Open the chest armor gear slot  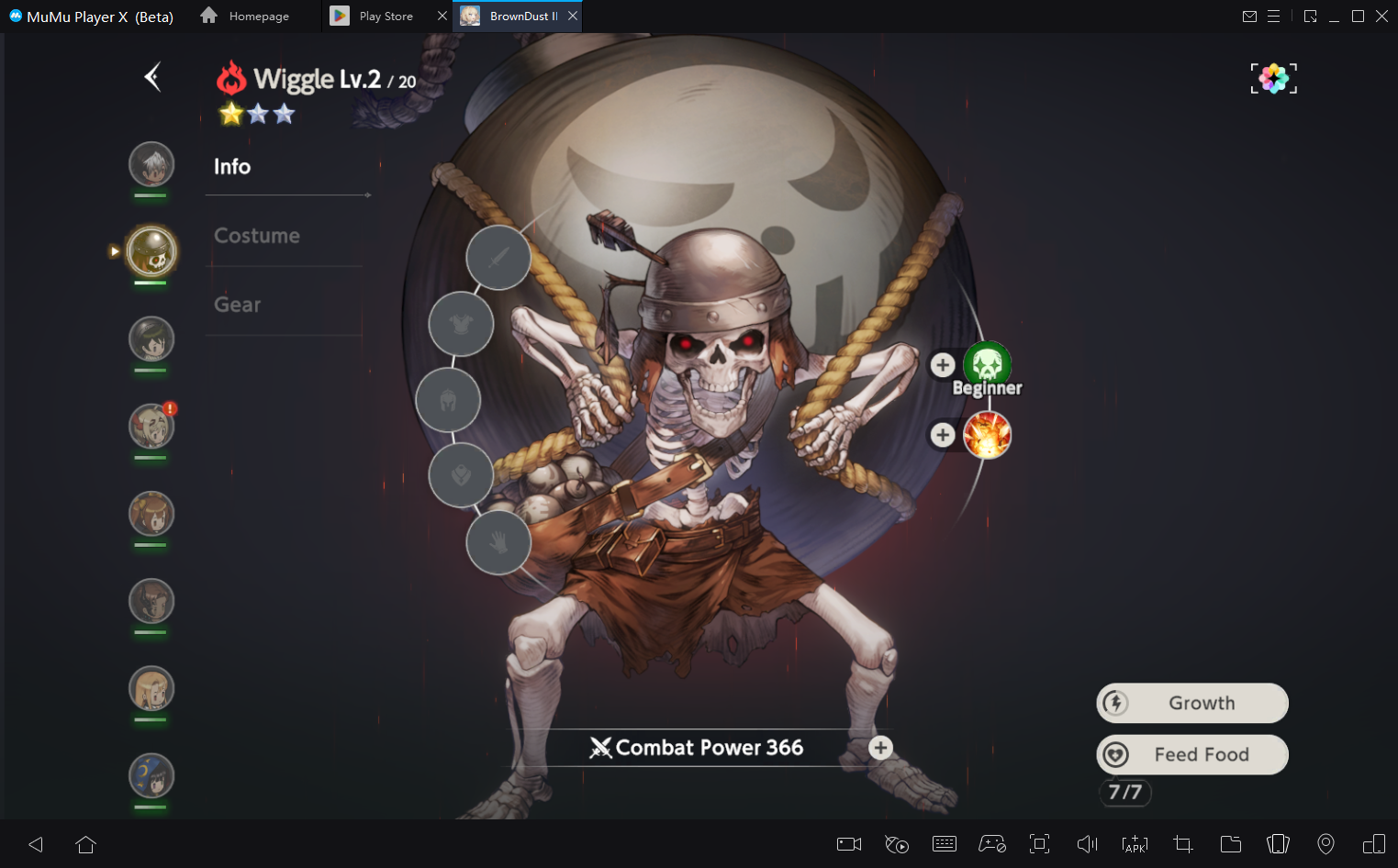461,325
